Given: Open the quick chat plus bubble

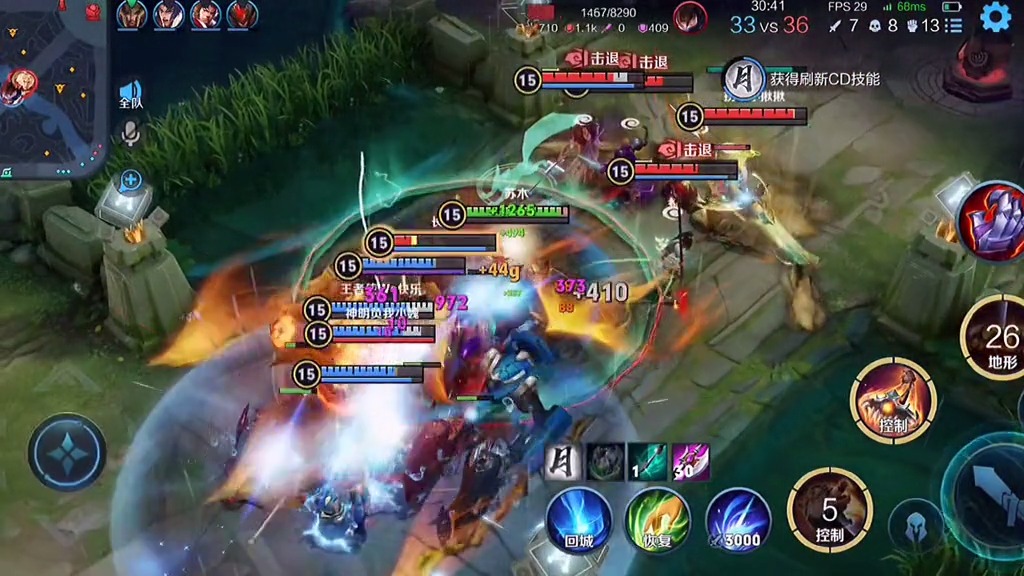Looking at the screenshot, I should tap(131, 181).
